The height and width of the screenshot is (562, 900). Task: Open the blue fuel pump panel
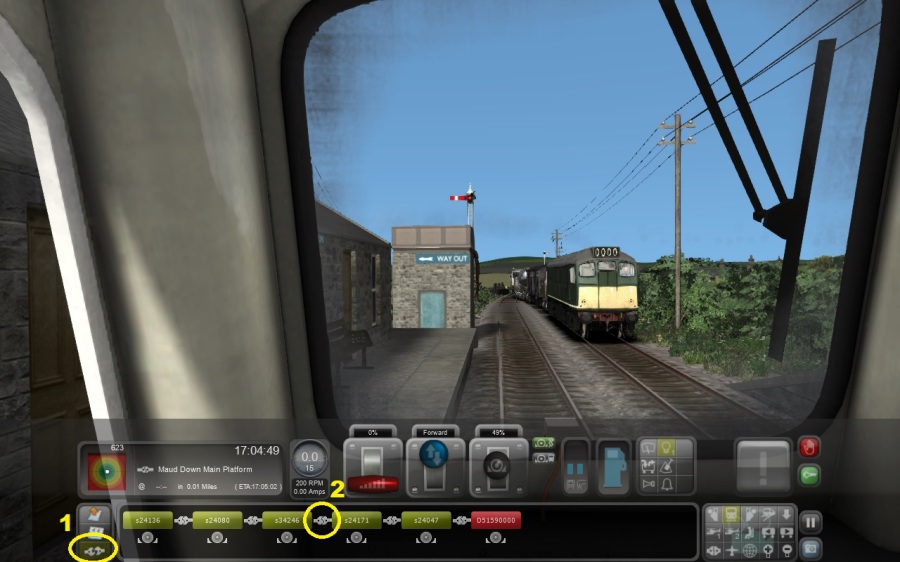614,467
